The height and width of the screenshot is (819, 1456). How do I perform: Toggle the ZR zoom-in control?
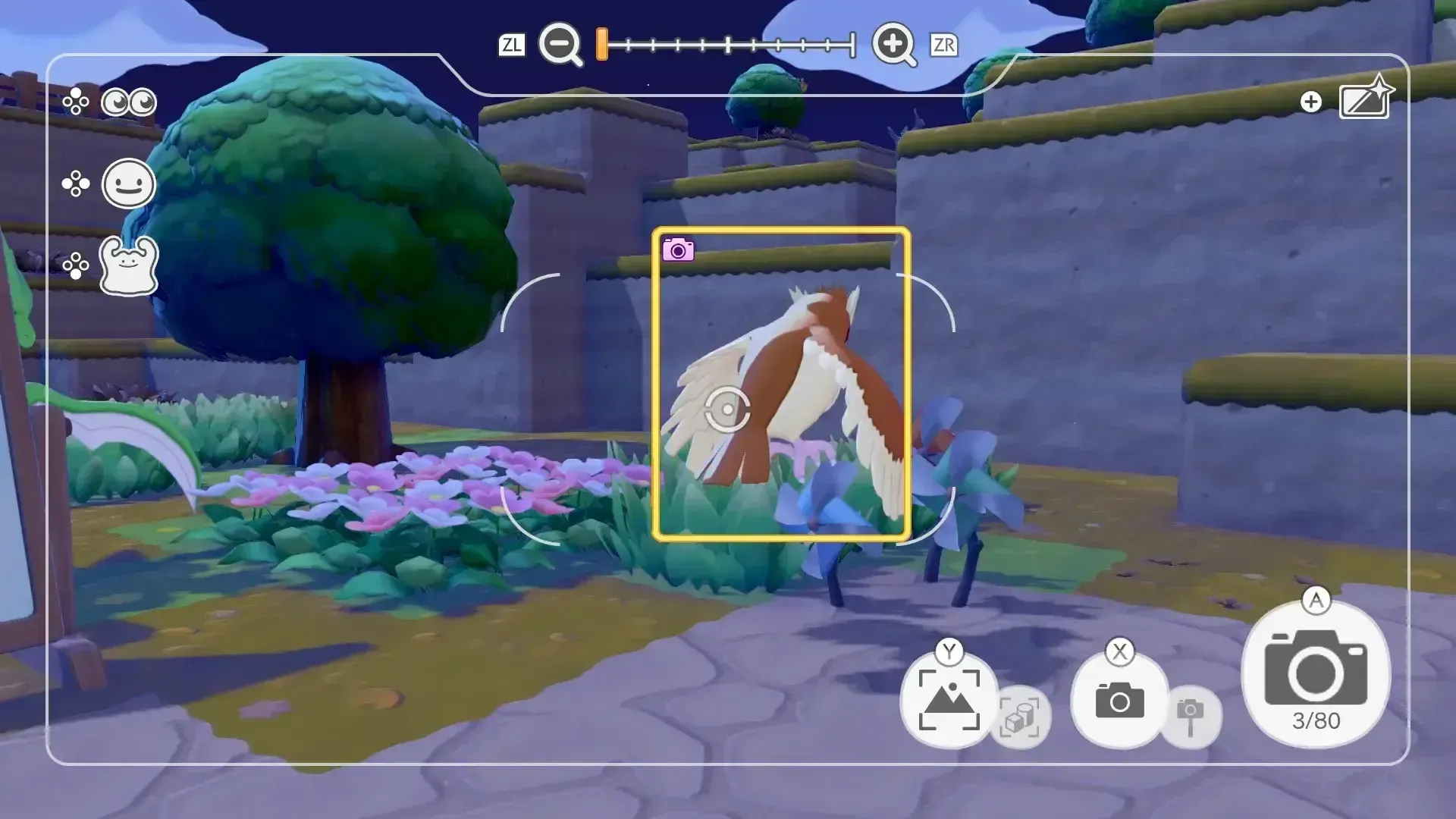(943, 45)
